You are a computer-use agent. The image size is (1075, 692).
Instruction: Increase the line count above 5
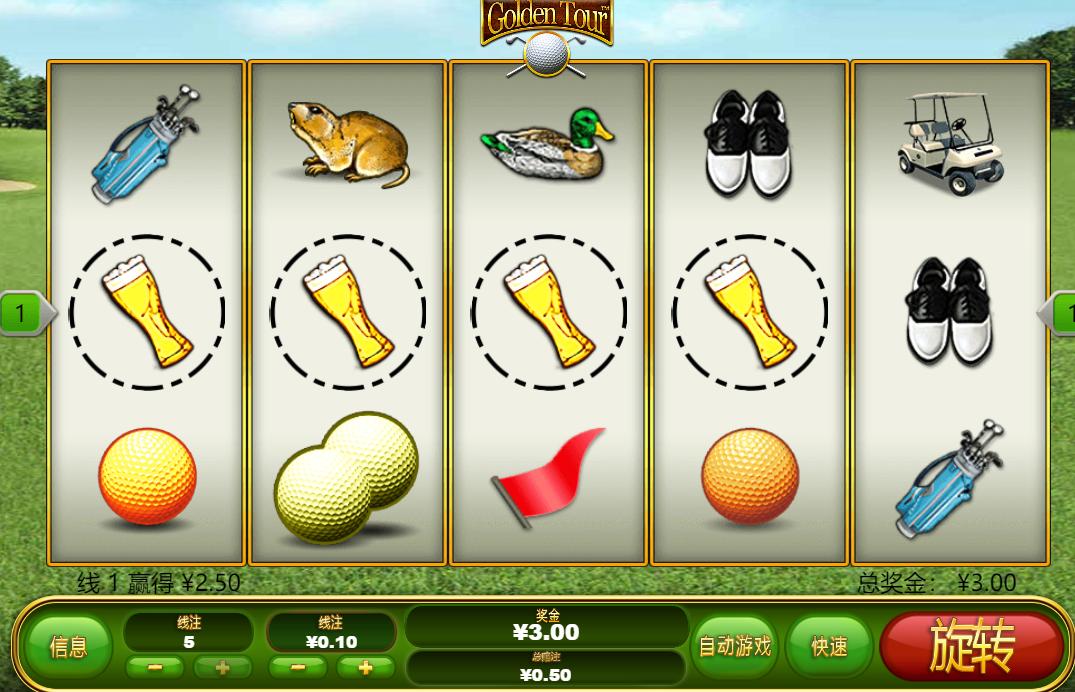tap(221, 667)
